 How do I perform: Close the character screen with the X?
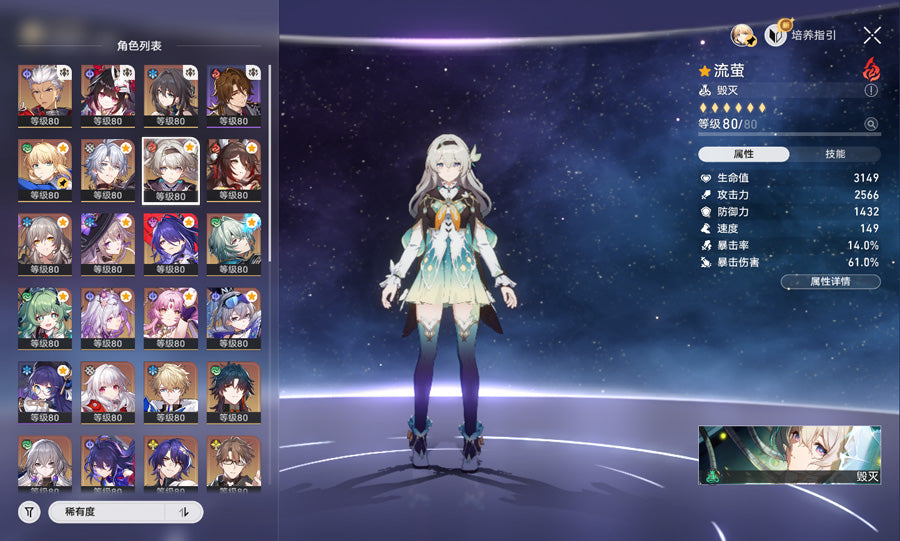tap(872, 35)
